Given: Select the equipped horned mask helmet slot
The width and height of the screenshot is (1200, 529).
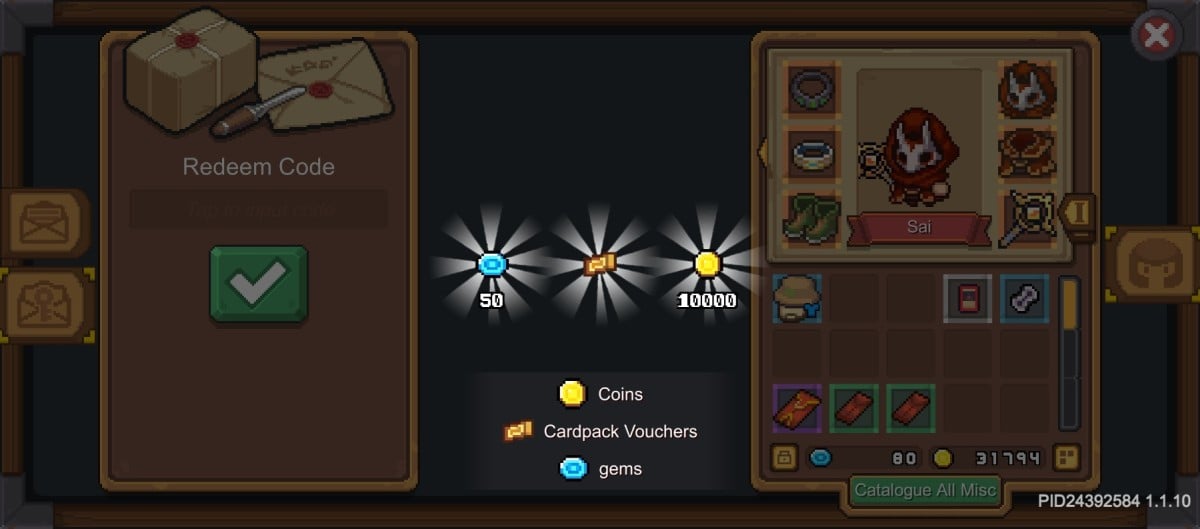Looking at the screenshot, I should [x=1028, y=89].
